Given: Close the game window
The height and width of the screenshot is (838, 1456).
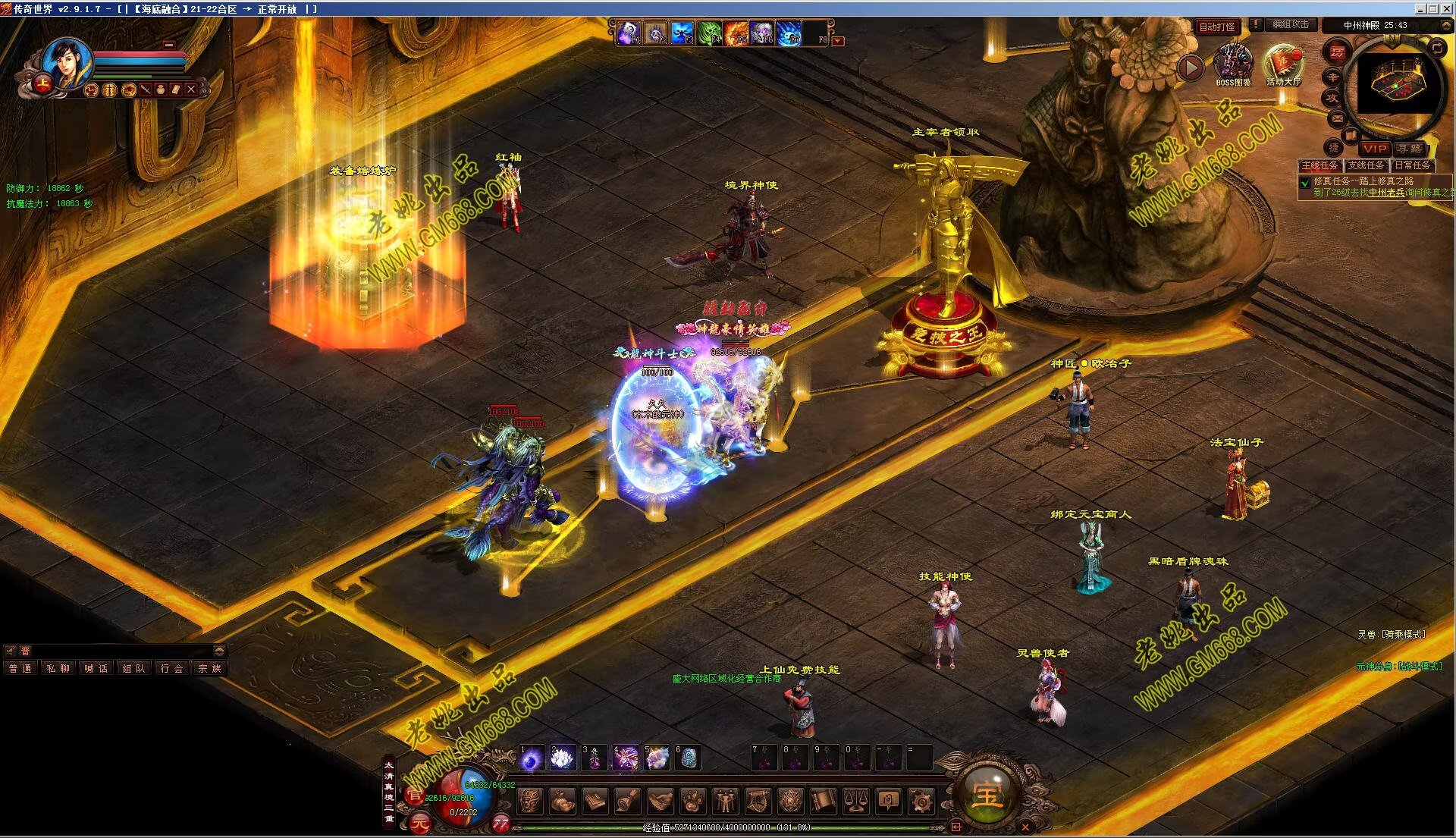Looking at the screenshot, I should click(1447, 8).
